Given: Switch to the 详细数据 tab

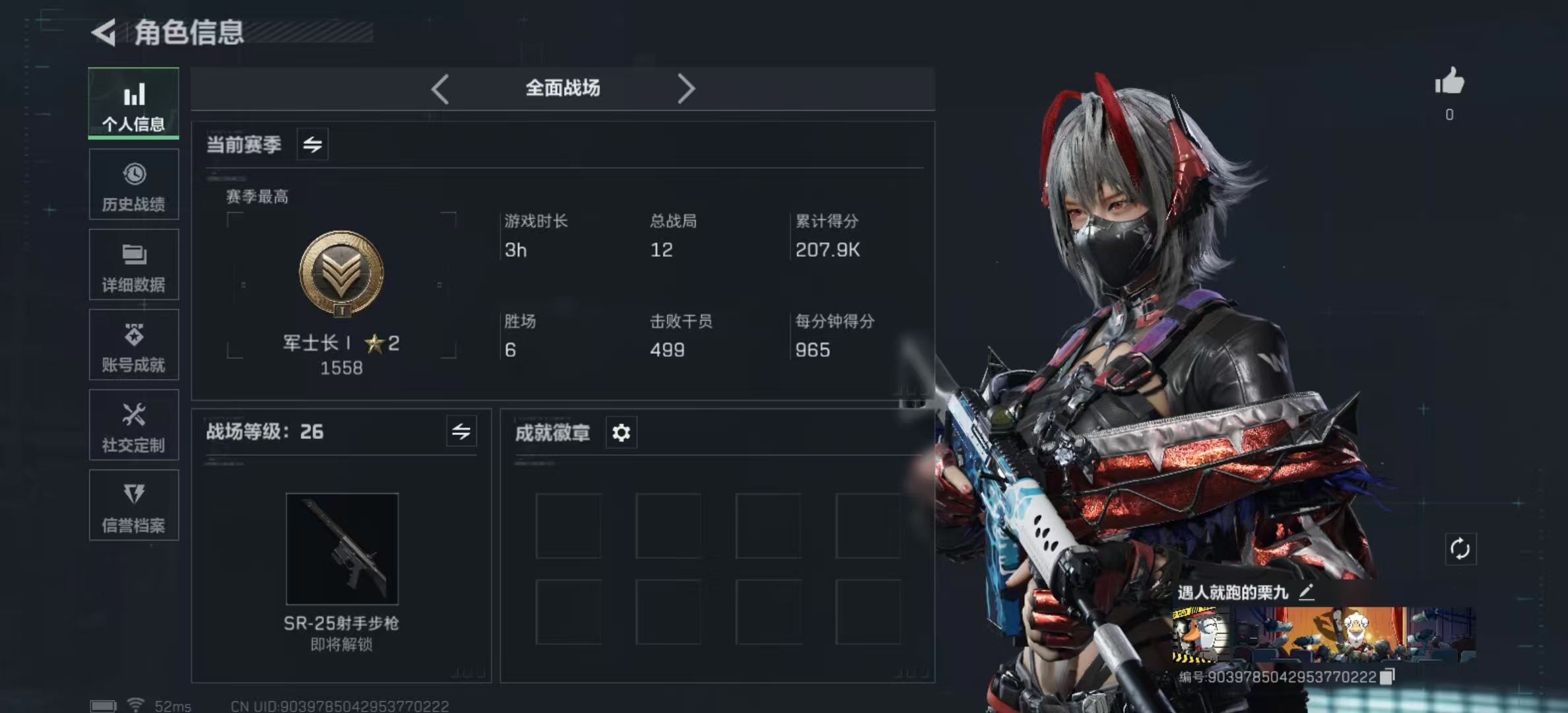Looking at the screenshot, I should coord(134,265).
